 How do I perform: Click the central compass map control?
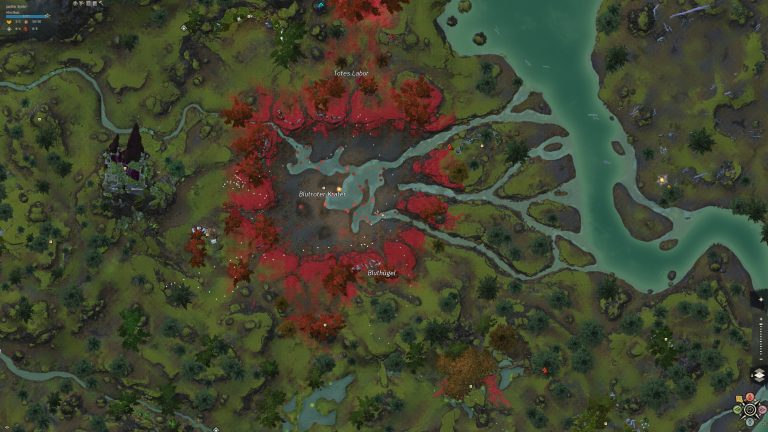point(748,410)
